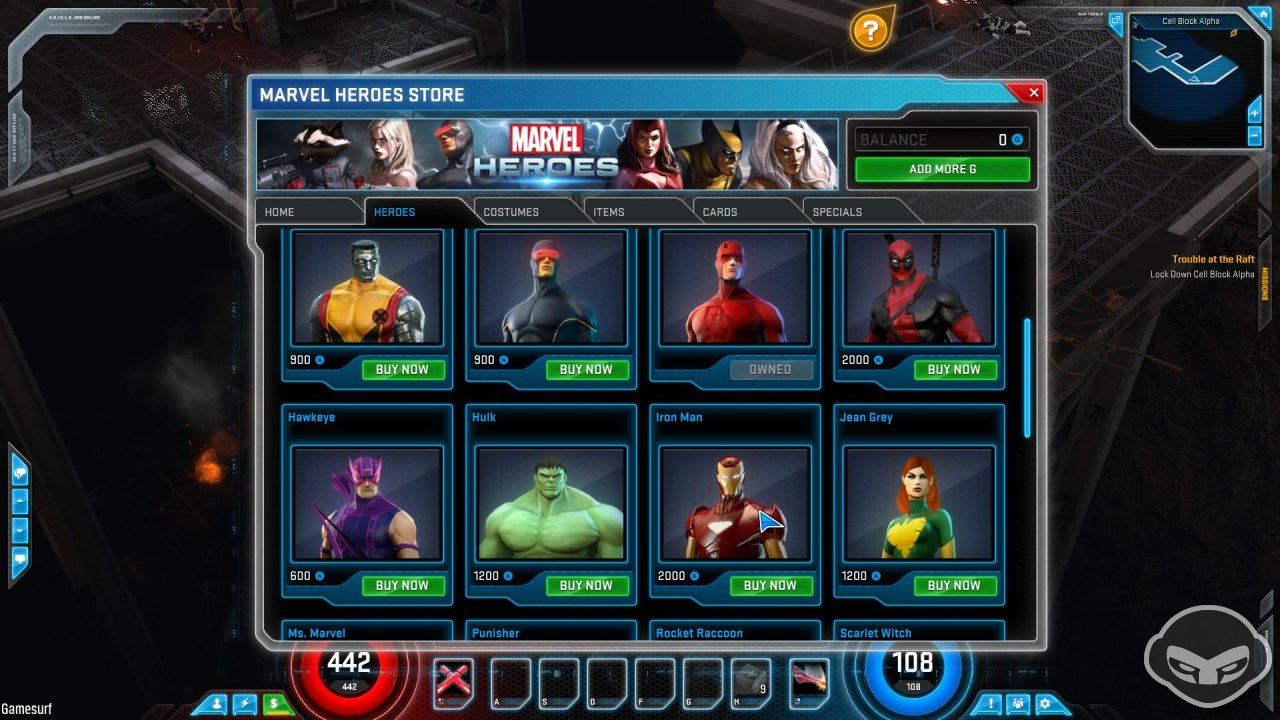Click the question mark help icon at top
1280x720 pixels.
pyautogui.click(x=868, y=33)
